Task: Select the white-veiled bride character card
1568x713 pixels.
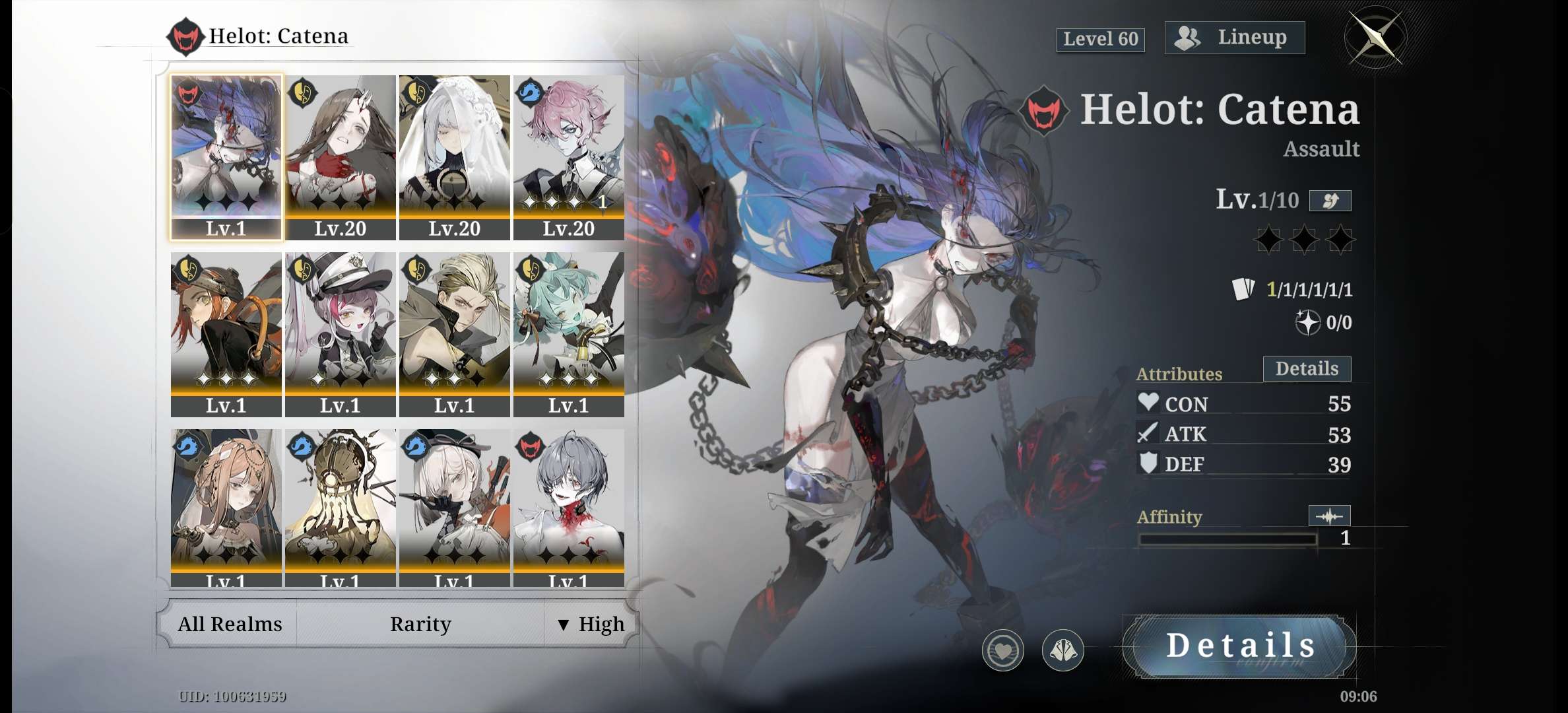Action: [455, 156]
